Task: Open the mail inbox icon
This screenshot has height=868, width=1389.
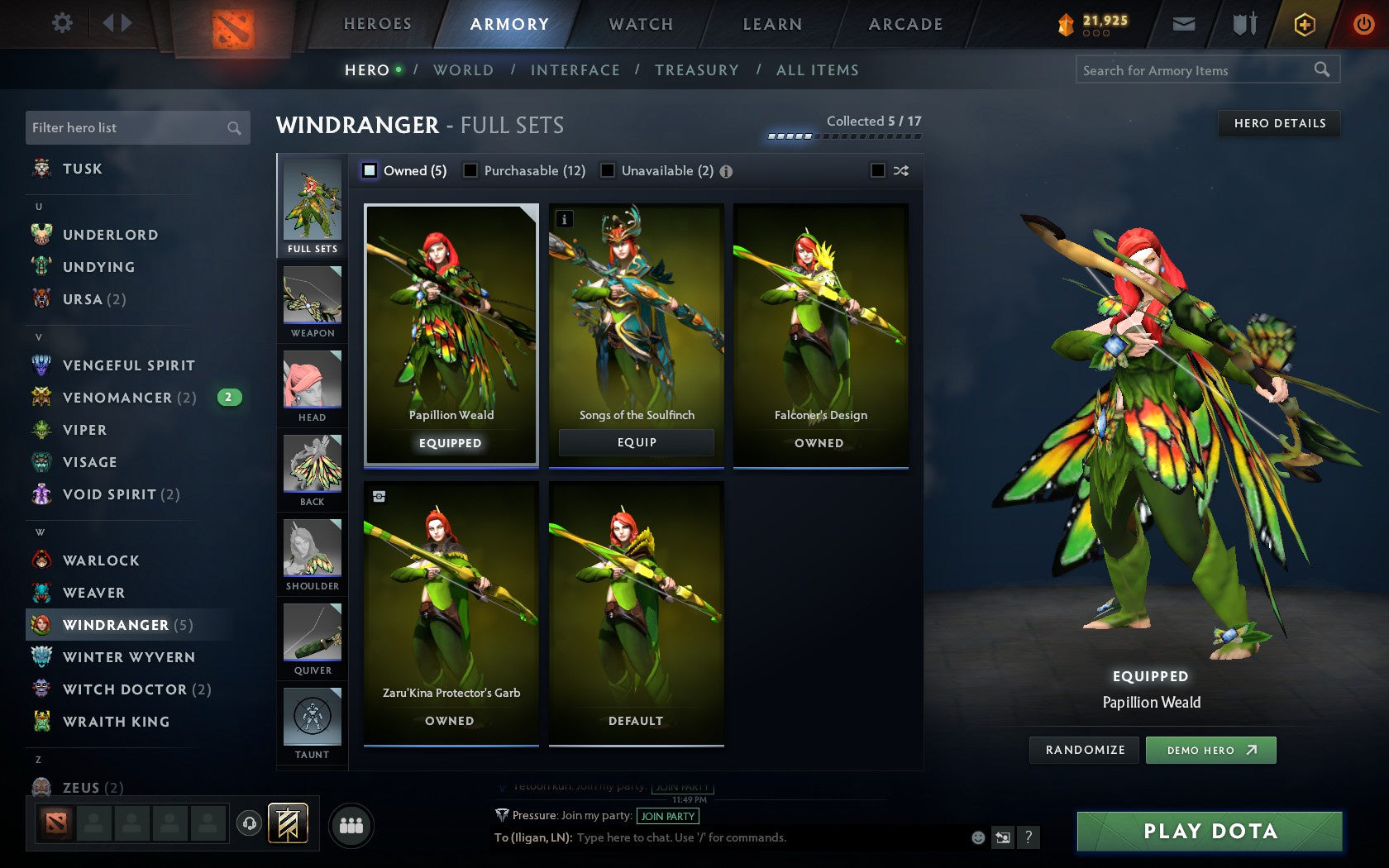Action: (1184, 24)
